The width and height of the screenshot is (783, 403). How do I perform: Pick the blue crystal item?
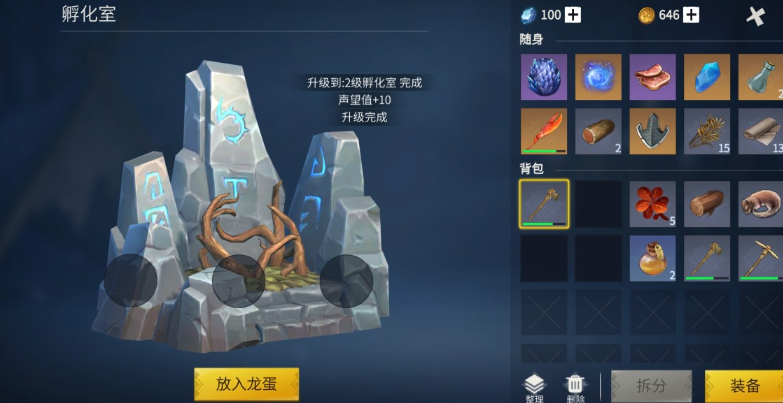pyautogui.click(x=707, y=77)
